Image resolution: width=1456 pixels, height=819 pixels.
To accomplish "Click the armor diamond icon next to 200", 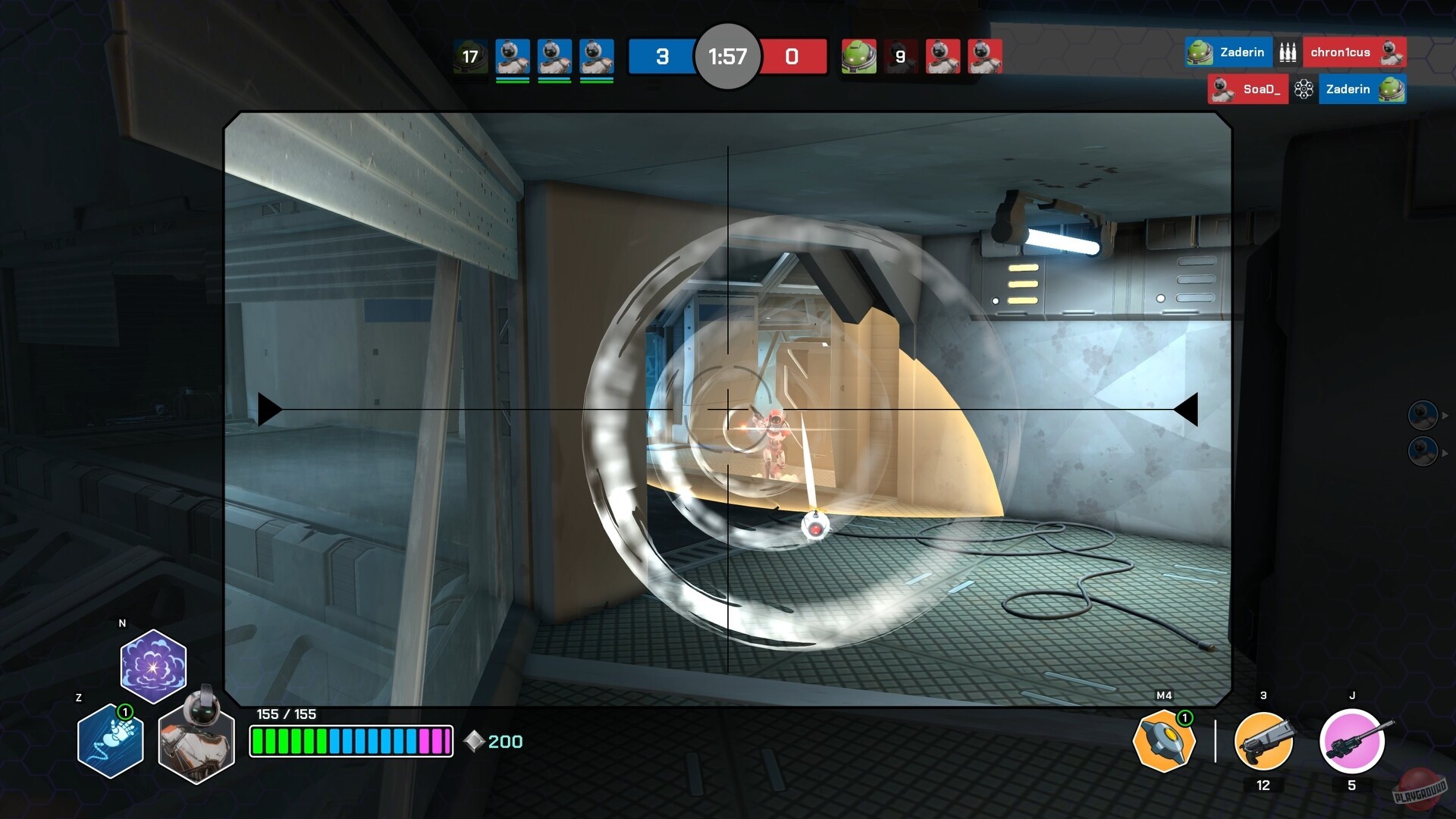I will [472, 742].
